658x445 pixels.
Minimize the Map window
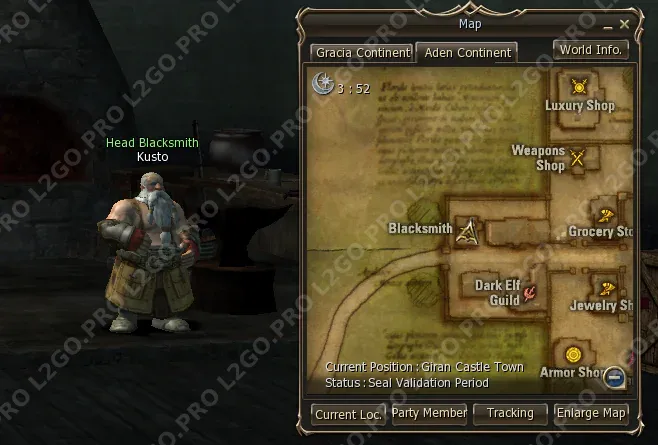(608, 23)
